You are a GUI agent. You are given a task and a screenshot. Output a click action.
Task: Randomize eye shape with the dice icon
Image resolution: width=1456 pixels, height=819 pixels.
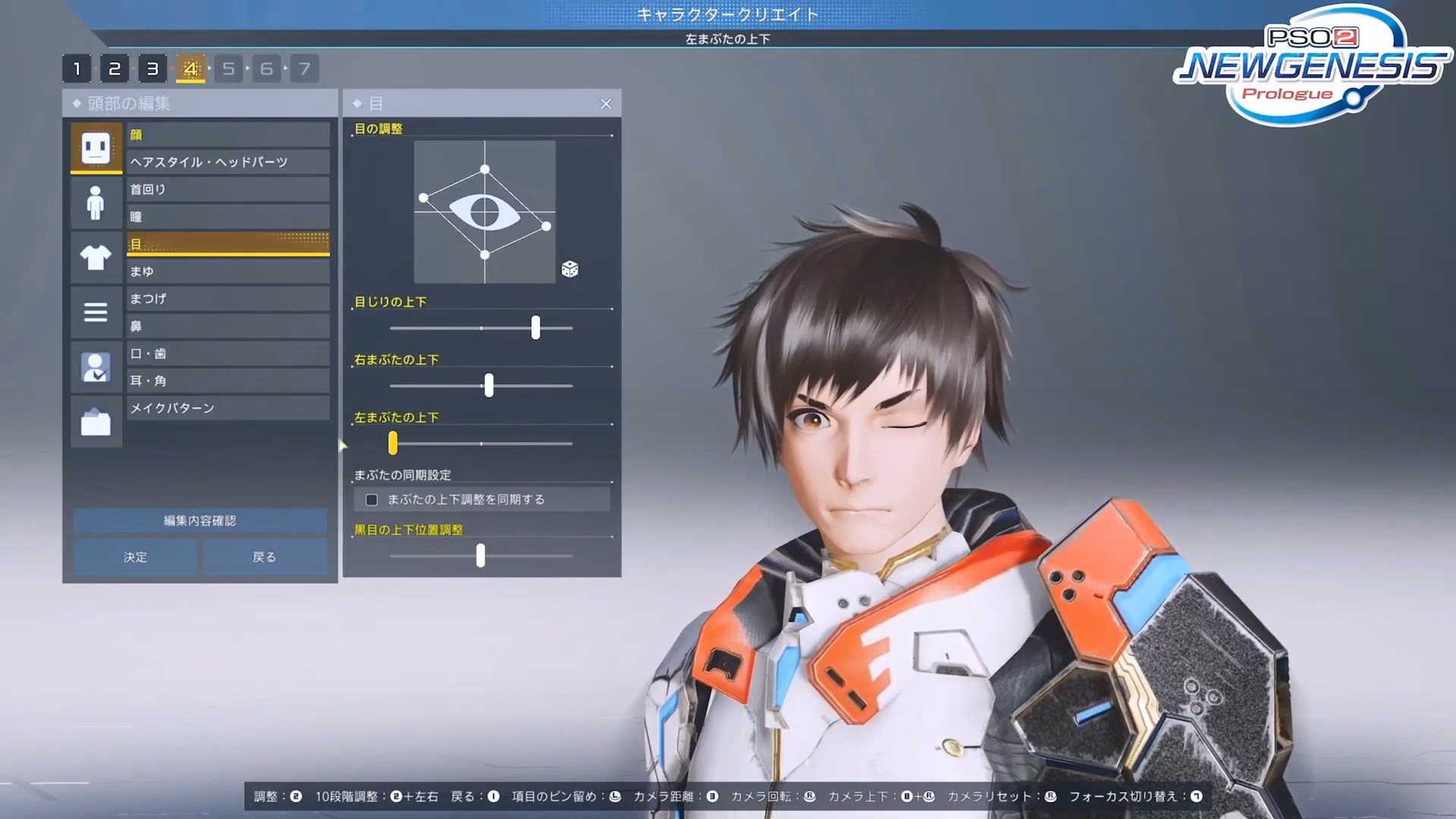coord(570,269)
